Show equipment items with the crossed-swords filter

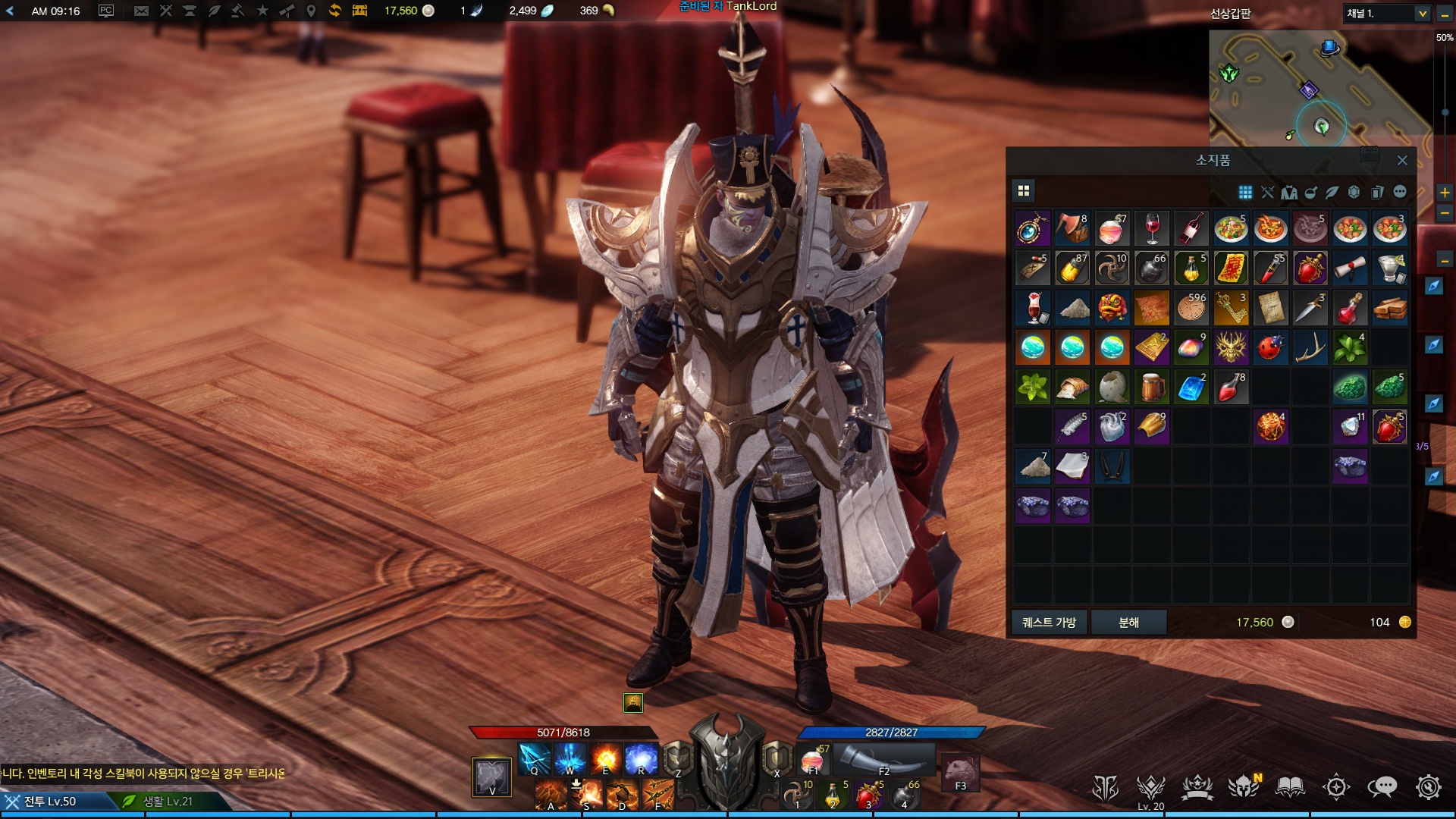(x=1267, y=193)
